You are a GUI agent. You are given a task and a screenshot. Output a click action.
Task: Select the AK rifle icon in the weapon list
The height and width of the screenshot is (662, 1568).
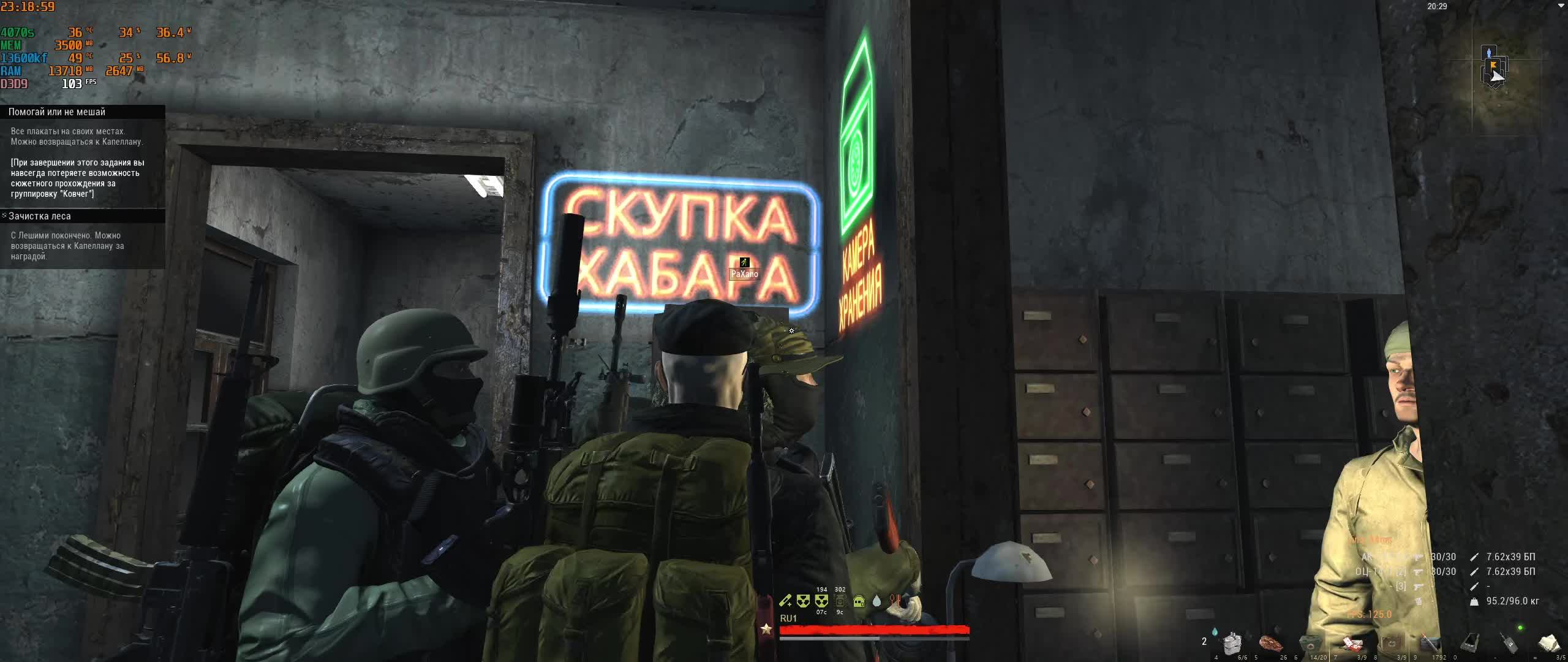pyautogui.click(x=1419, y=557)
